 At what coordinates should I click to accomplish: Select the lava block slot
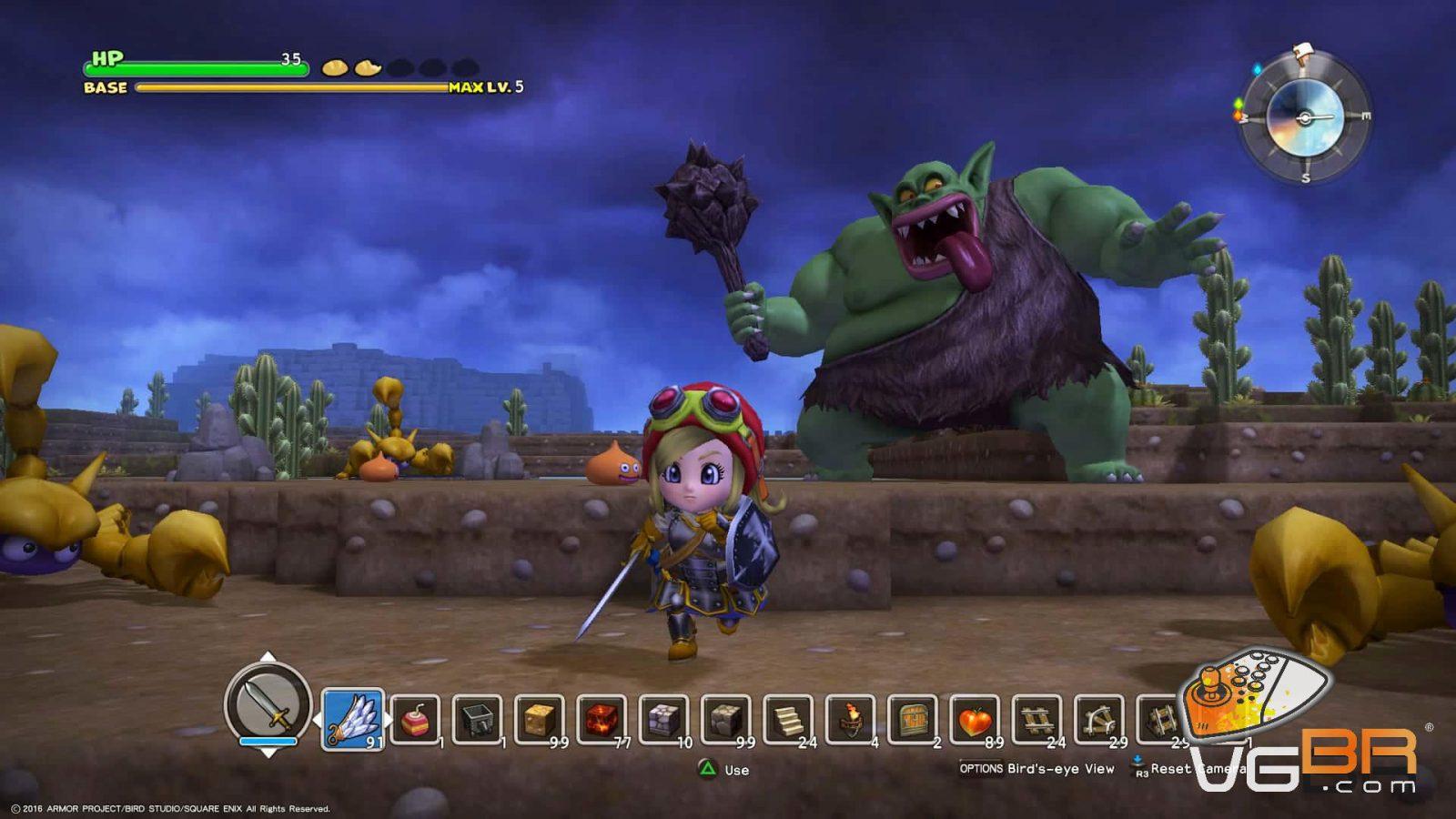tap(602, 720)
